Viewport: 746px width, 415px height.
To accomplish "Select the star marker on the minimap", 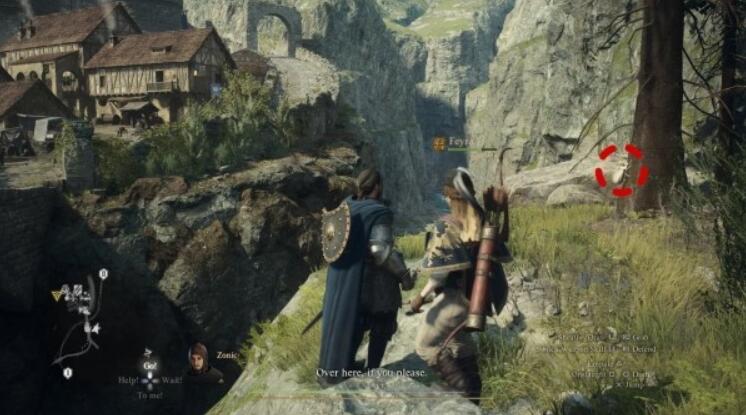I will pos(96,327).
